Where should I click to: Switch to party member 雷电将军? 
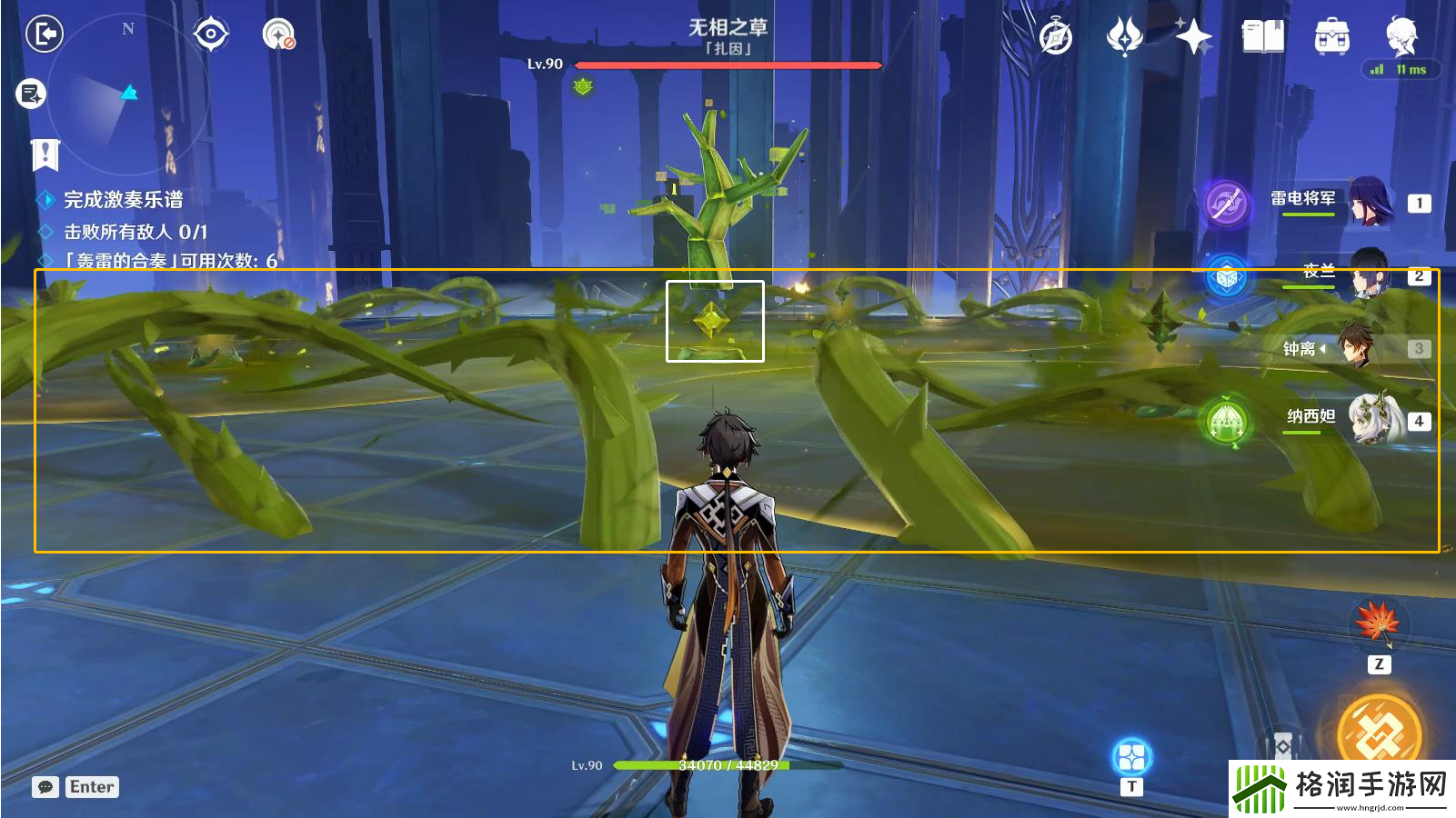tap(1370, 202)
